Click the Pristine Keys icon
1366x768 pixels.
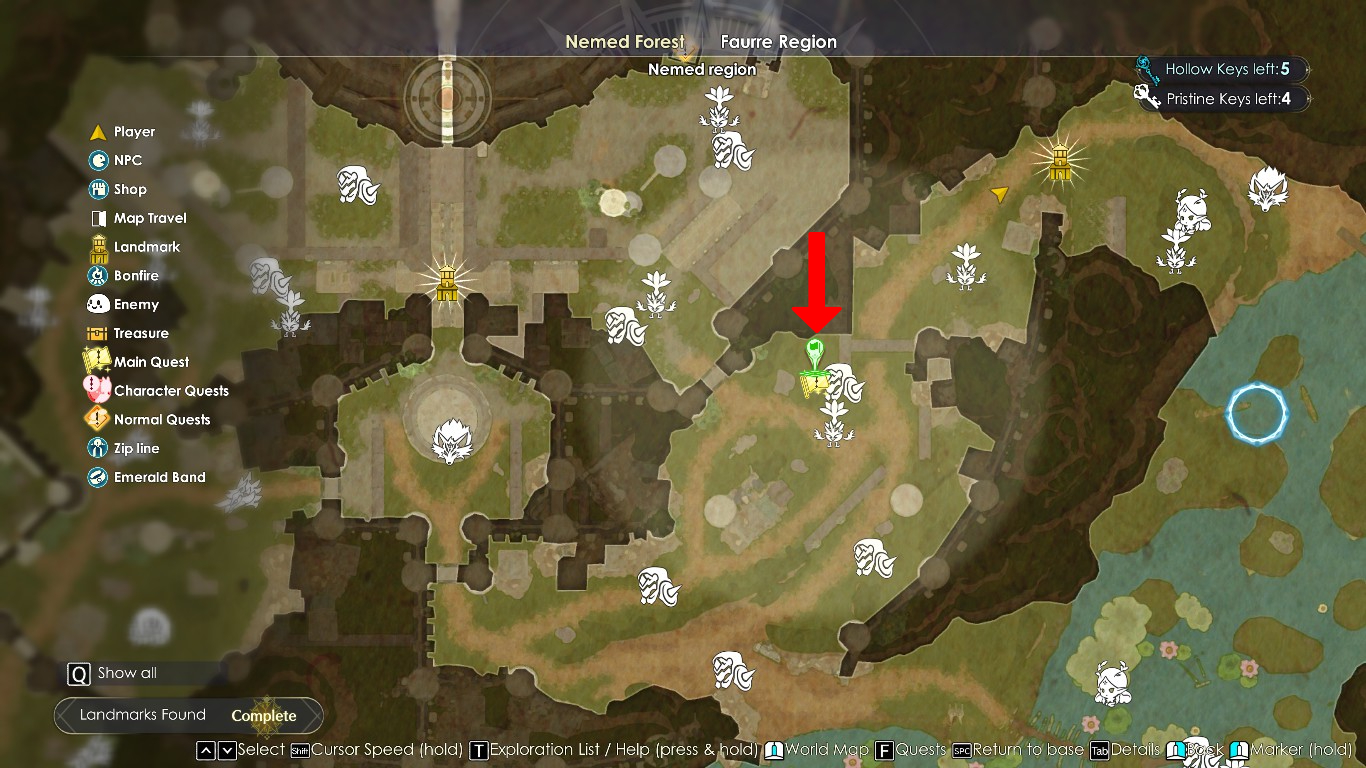[x=1147, y=98]
